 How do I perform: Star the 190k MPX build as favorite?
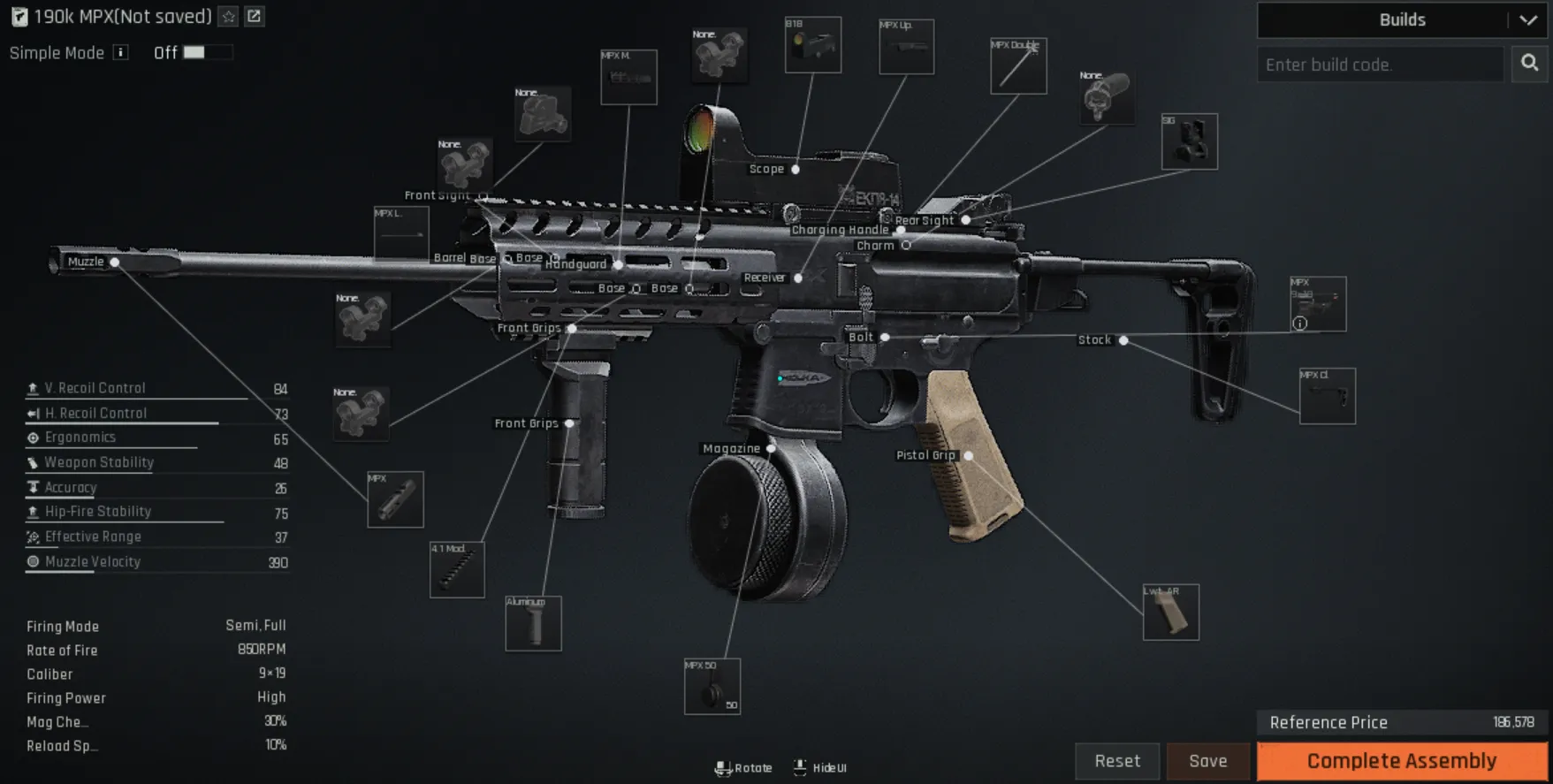coord(227,16)
